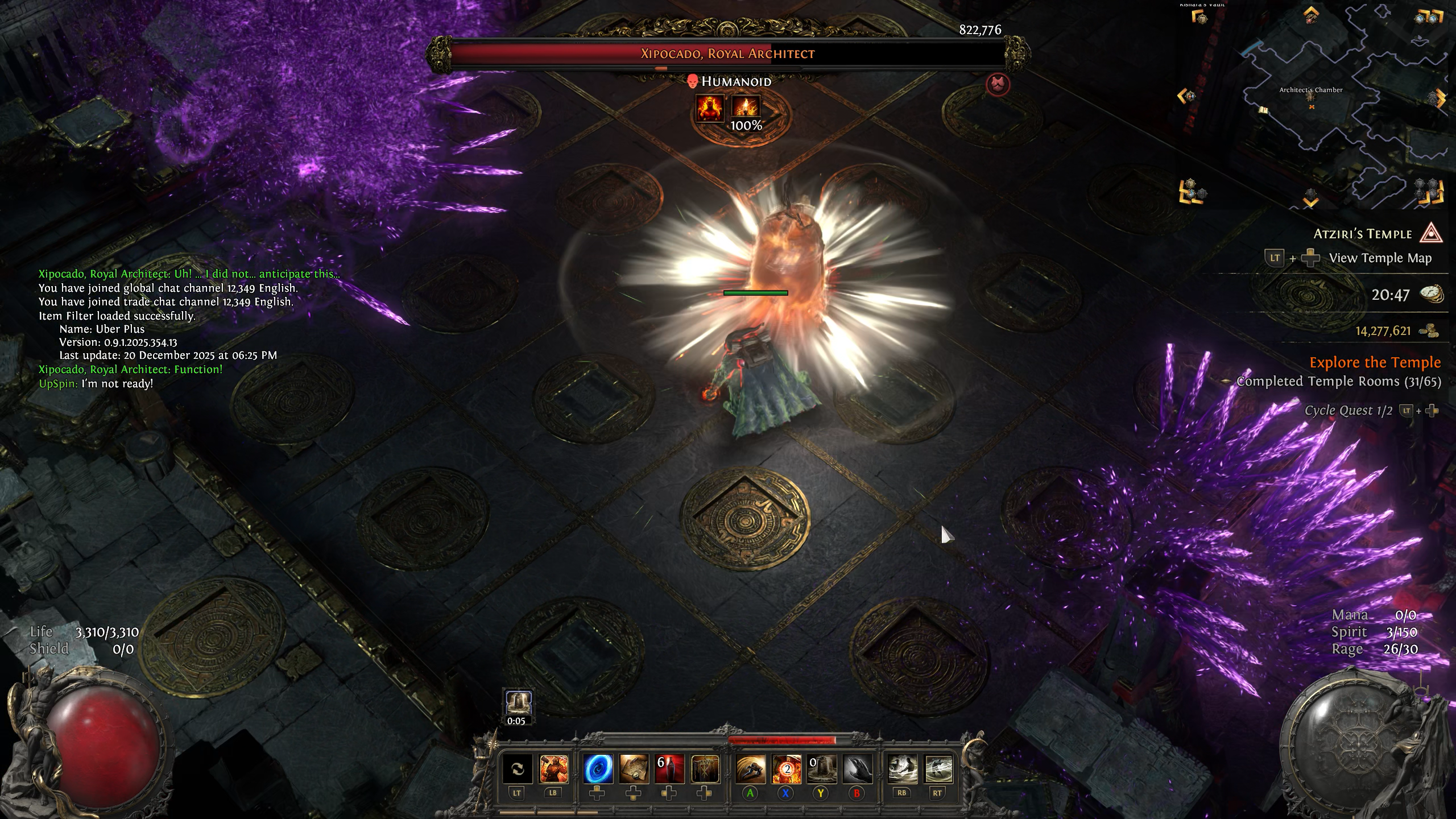The width and height of the screenshot is (1456, 819).
Task: Click the red armour icon by boss bar
Action: pos(998,85)
